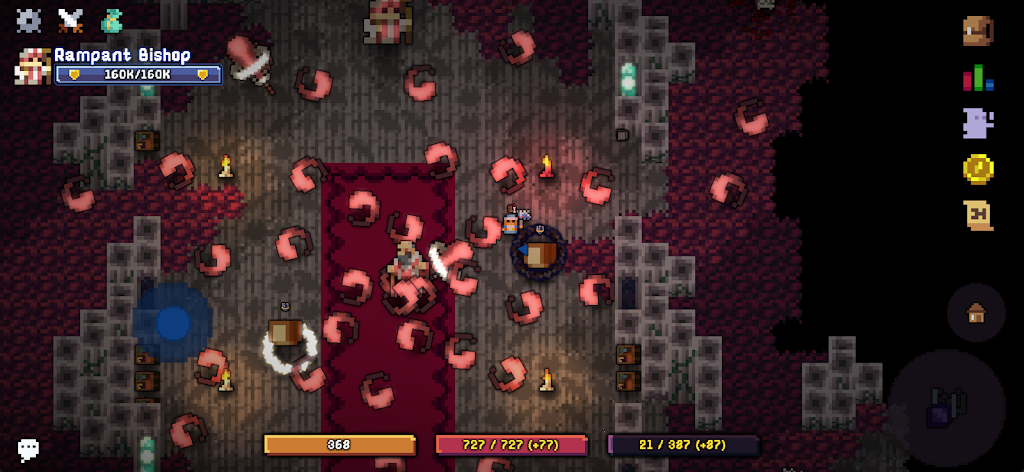Viewport: 1024px width, 472px height.
Task: Open the parchment scroll map
Action: (978, 215)
